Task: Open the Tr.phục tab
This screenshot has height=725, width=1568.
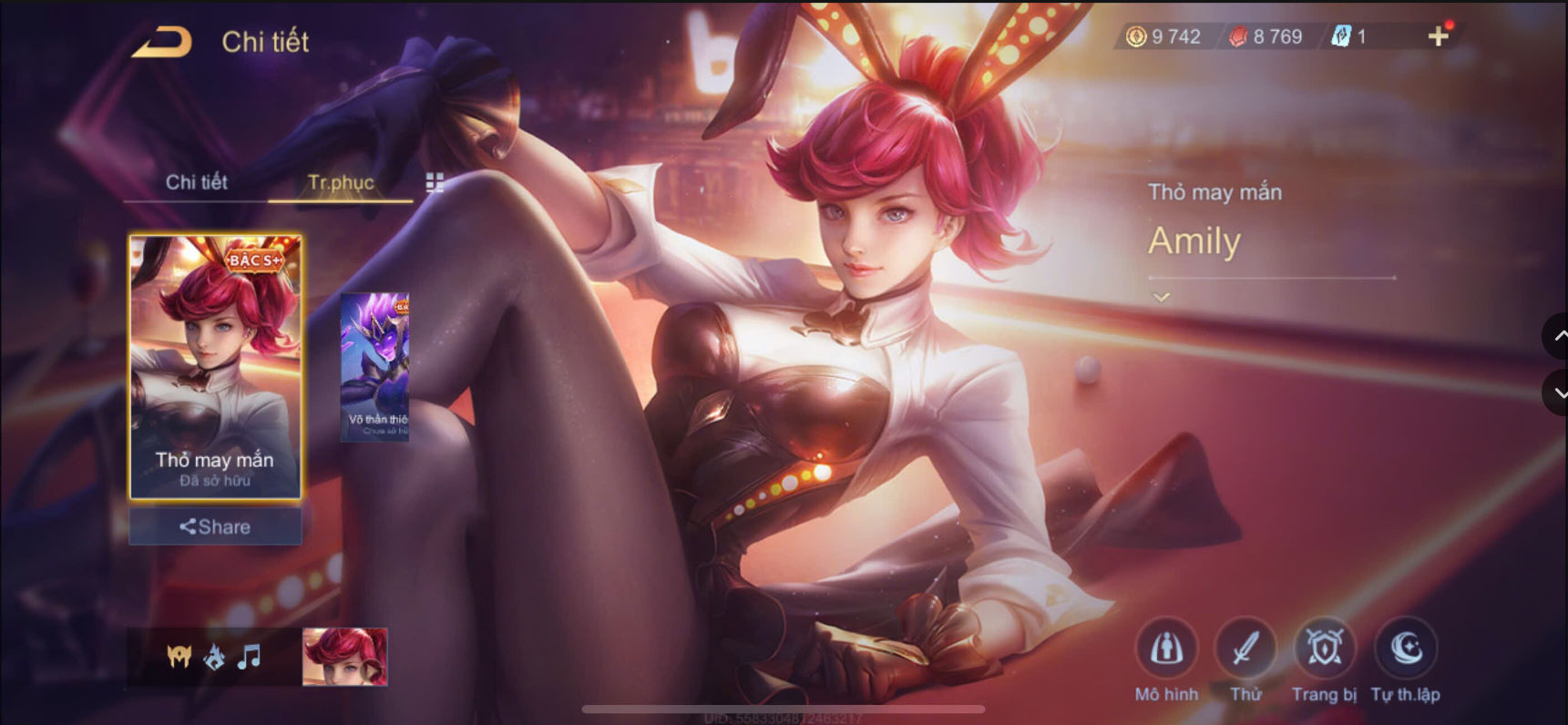Action: coord(340,182)
